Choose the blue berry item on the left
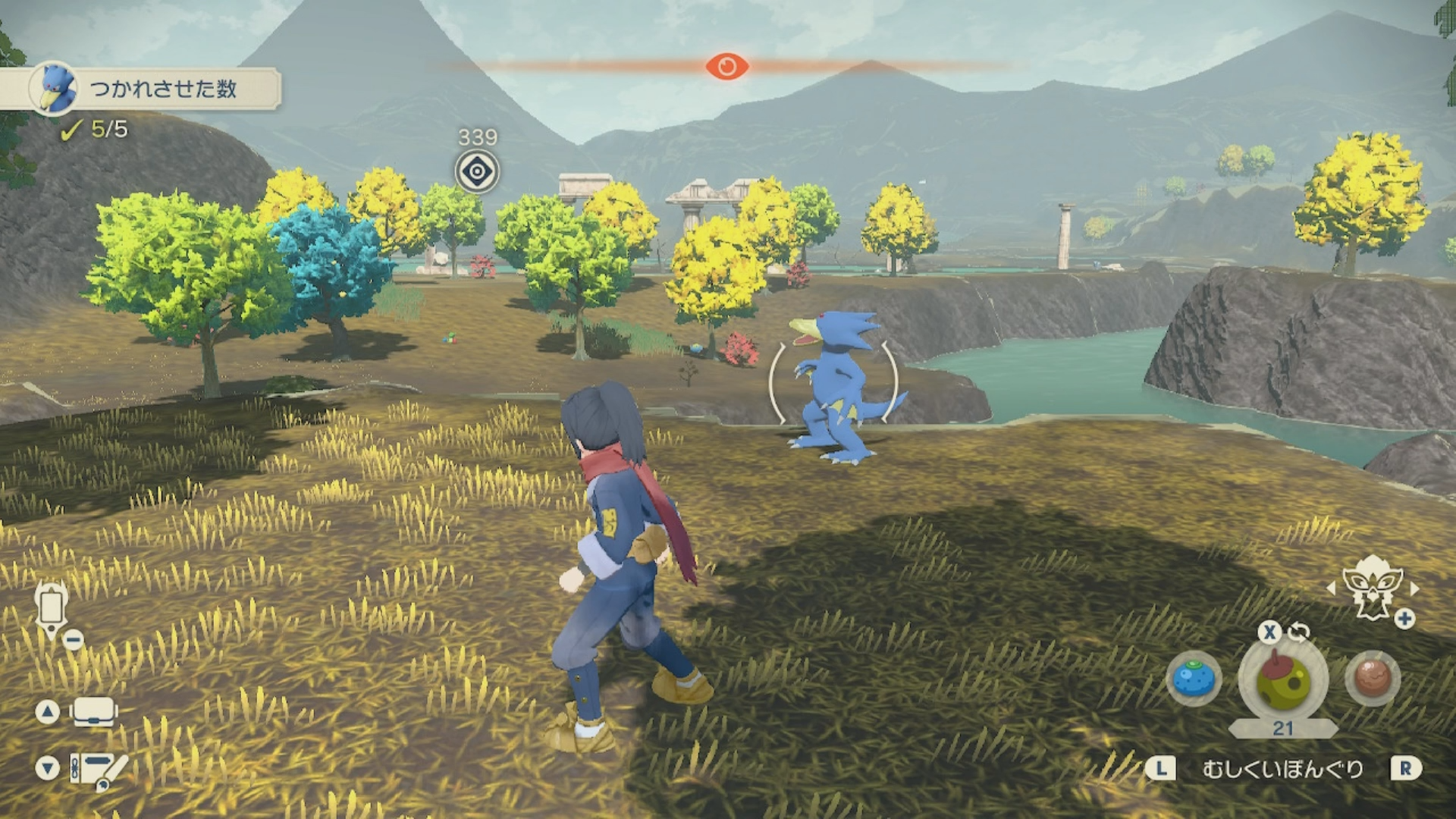 [1194, 678]
